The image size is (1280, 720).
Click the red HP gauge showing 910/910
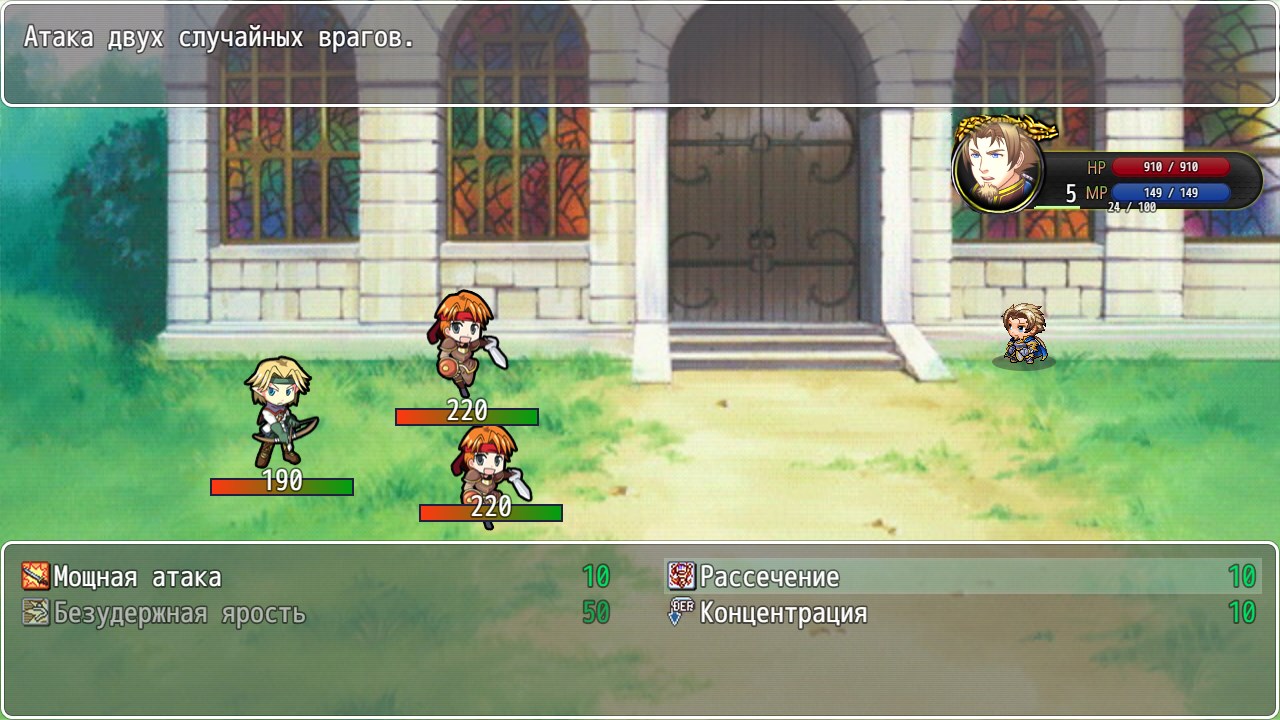[x=1172, y=167]
